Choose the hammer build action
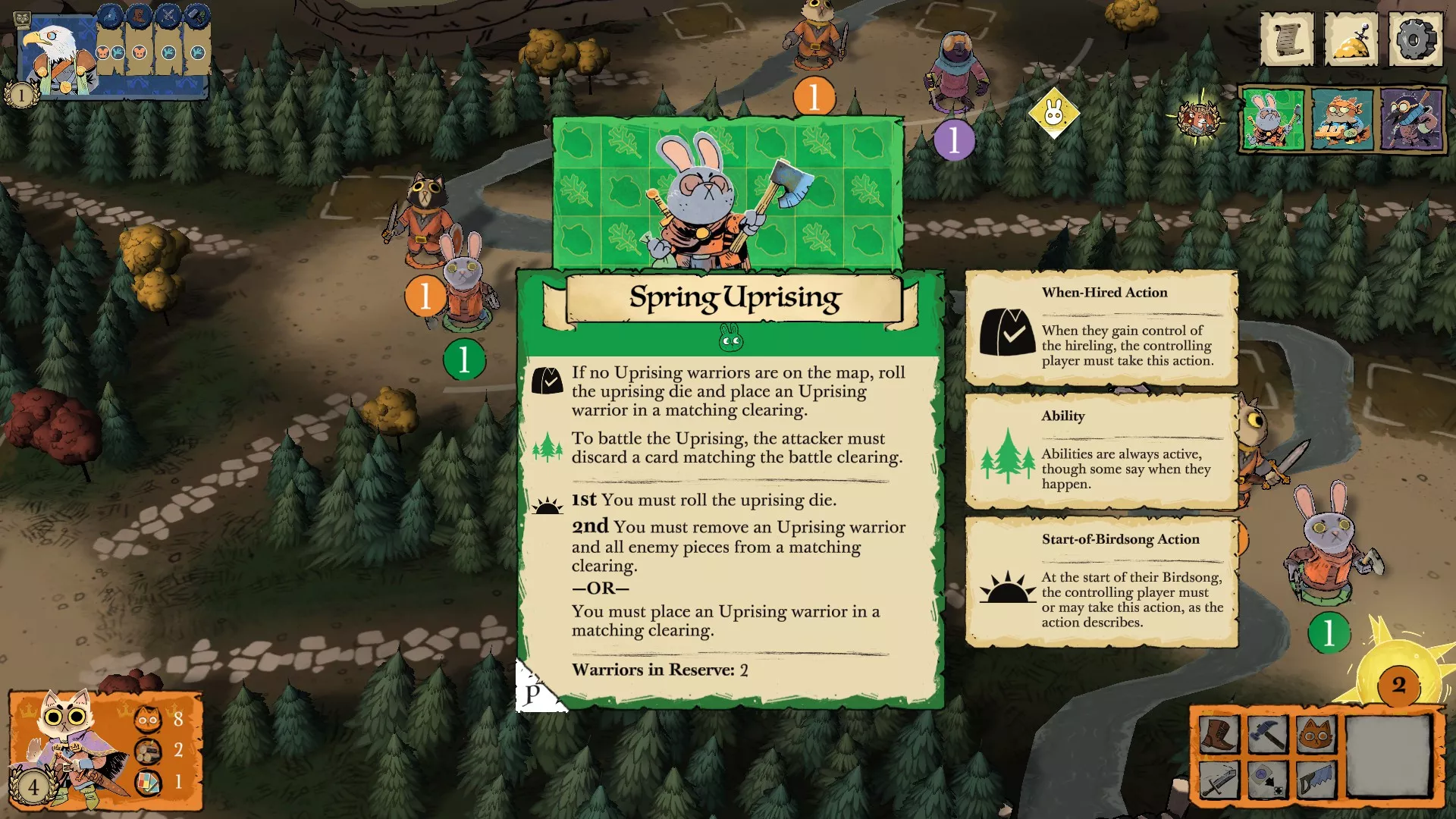 pos(1267,734)
